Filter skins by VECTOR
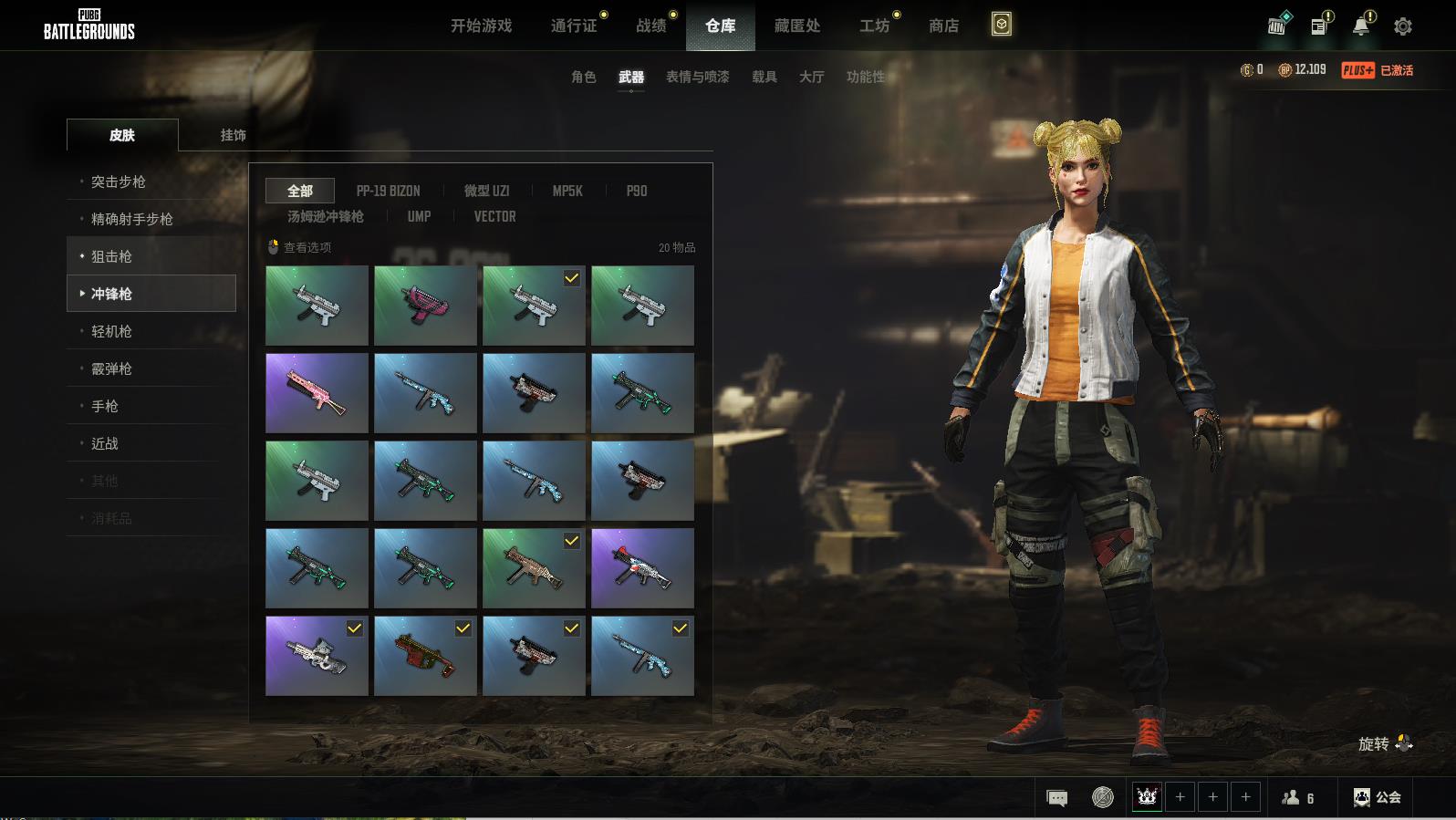Screen dimensions: 1456x820 [x=494, y=217]
